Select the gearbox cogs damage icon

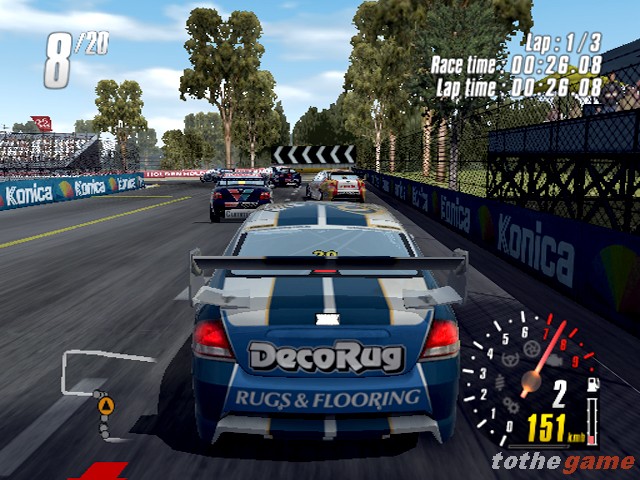tap(513, 407)
